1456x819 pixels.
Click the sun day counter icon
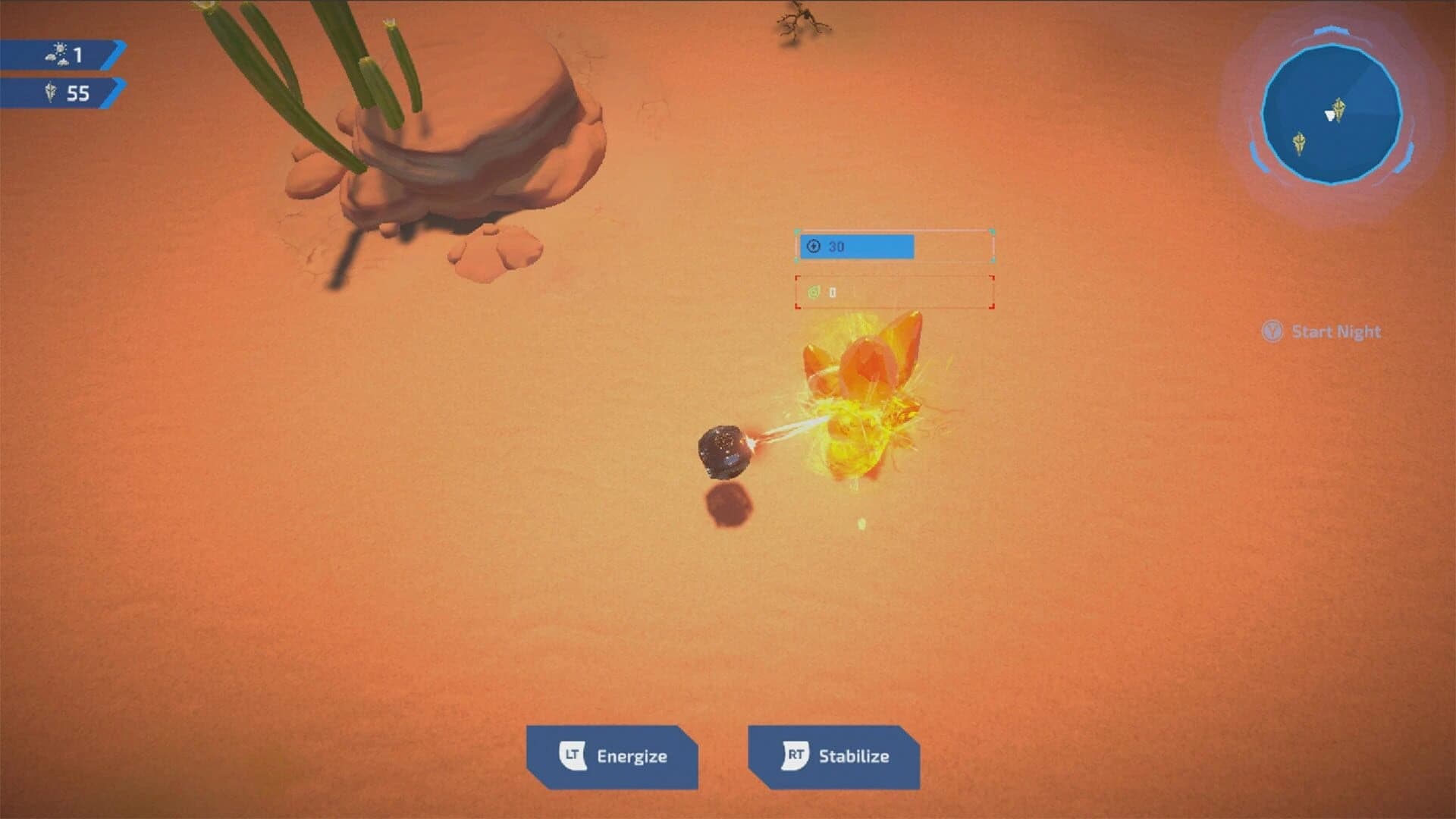57,52
